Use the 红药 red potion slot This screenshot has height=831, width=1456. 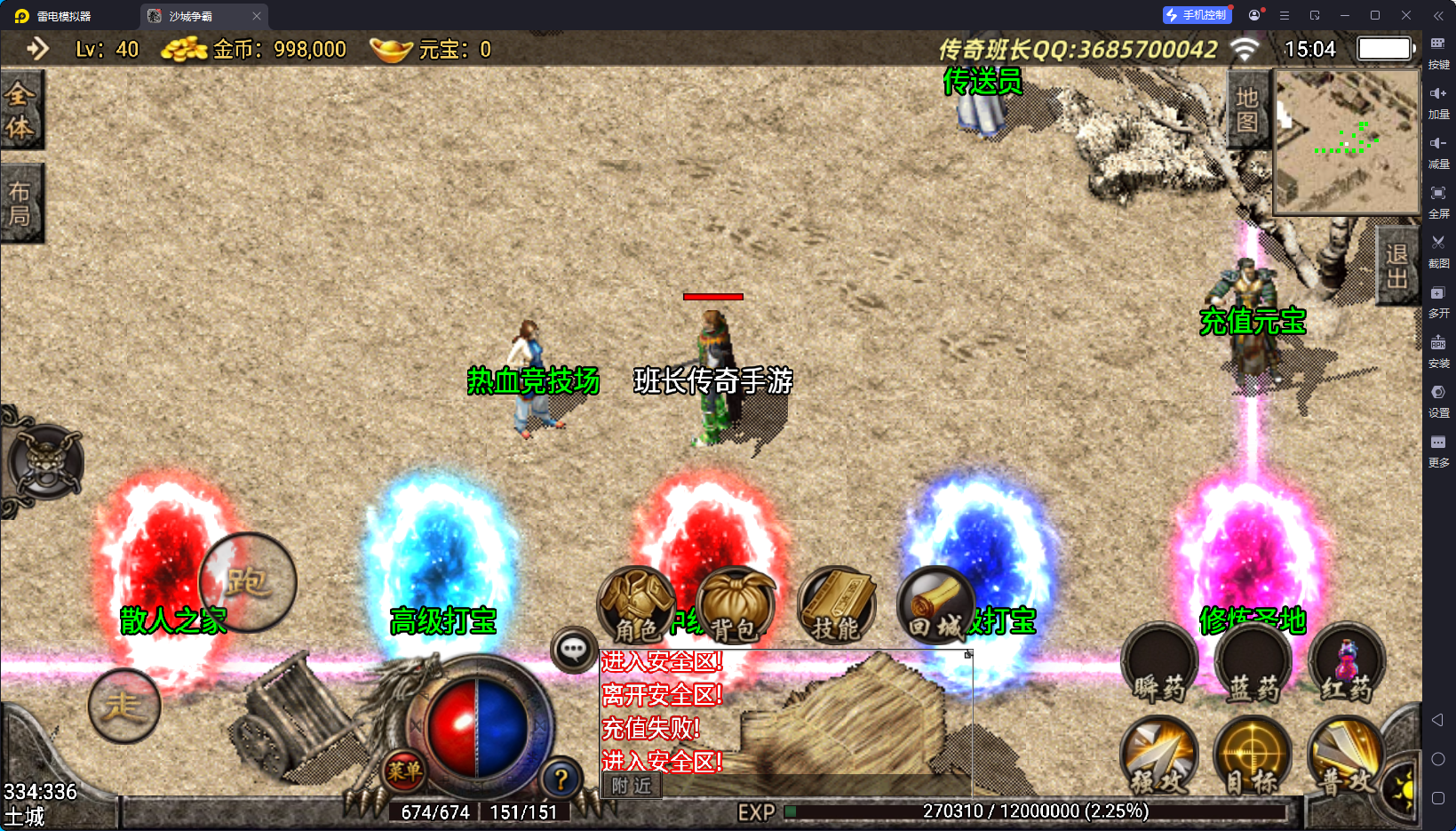coord(1347,665)
